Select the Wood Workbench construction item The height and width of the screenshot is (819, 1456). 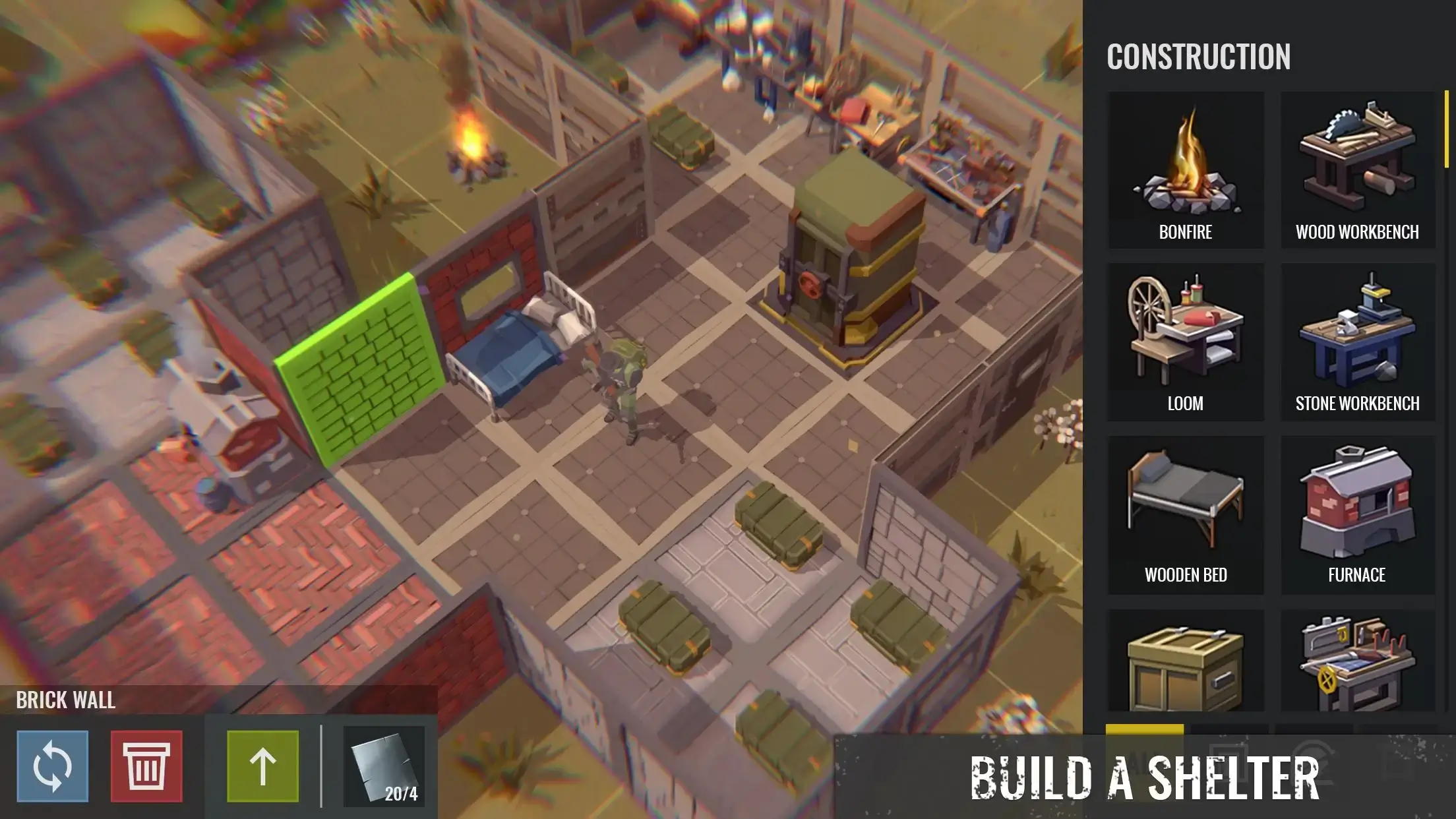(1357, 165)
